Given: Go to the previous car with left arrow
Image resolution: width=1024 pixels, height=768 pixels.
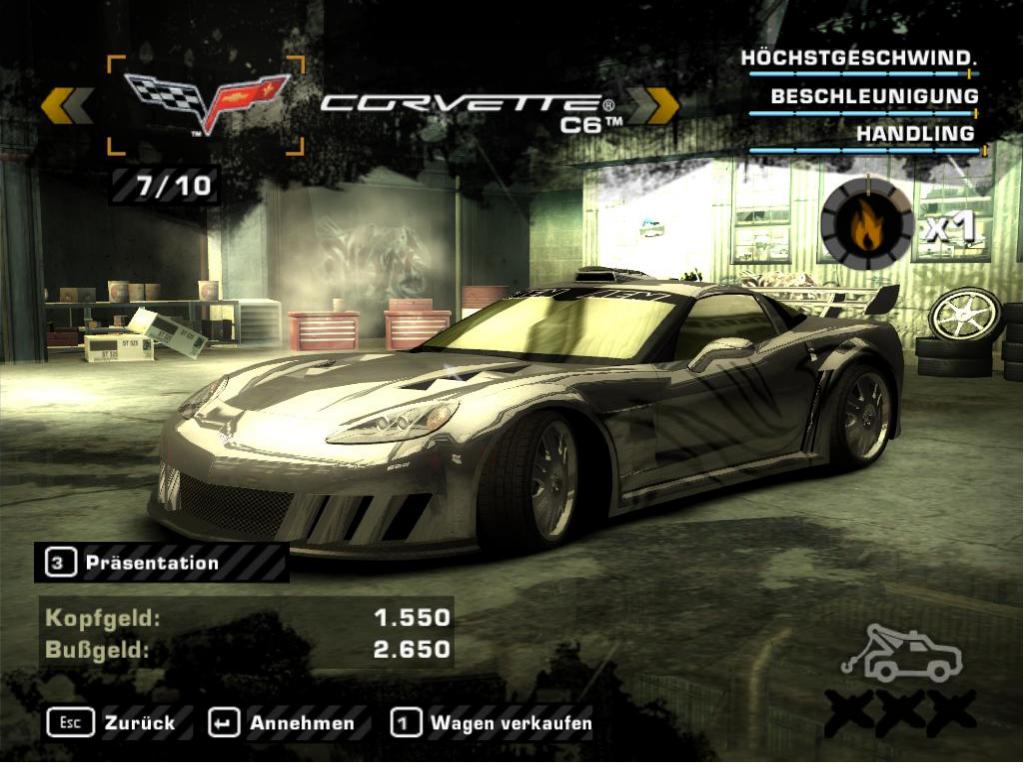Looking at the screenshot, I should tap(67, 105).
